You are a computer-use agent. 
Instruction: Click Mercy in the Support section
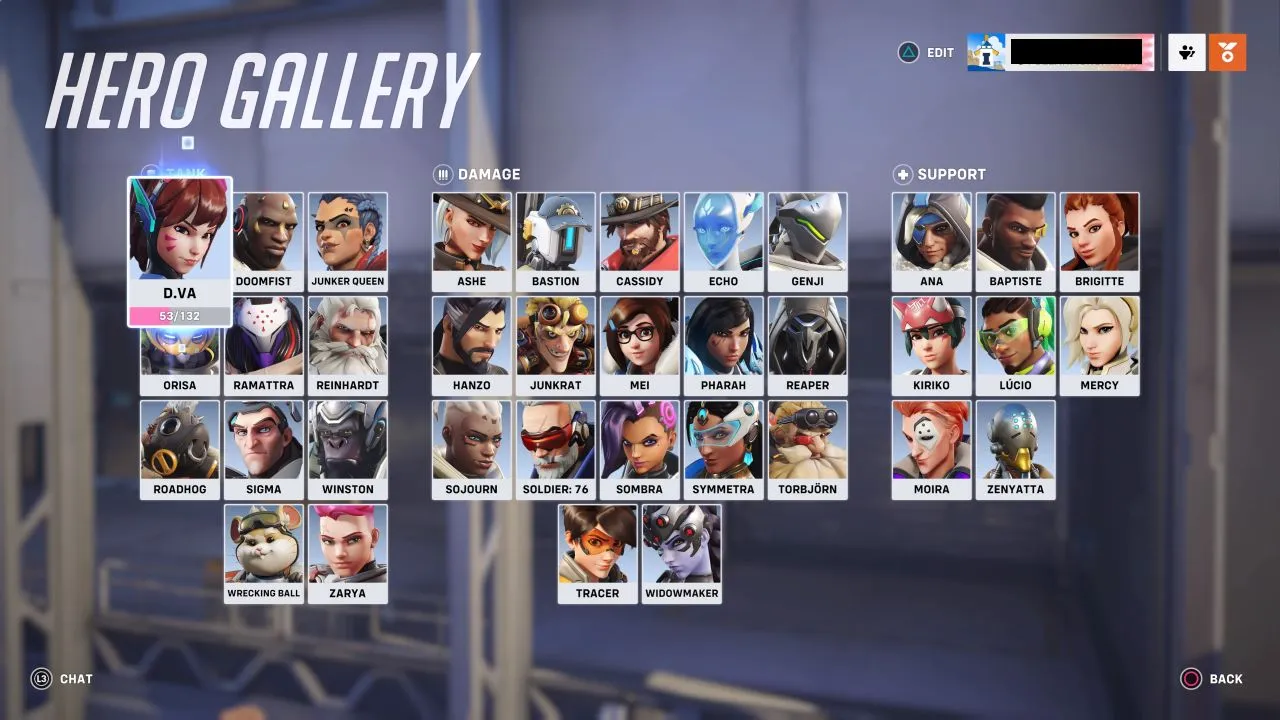(x=1100, y=345)
